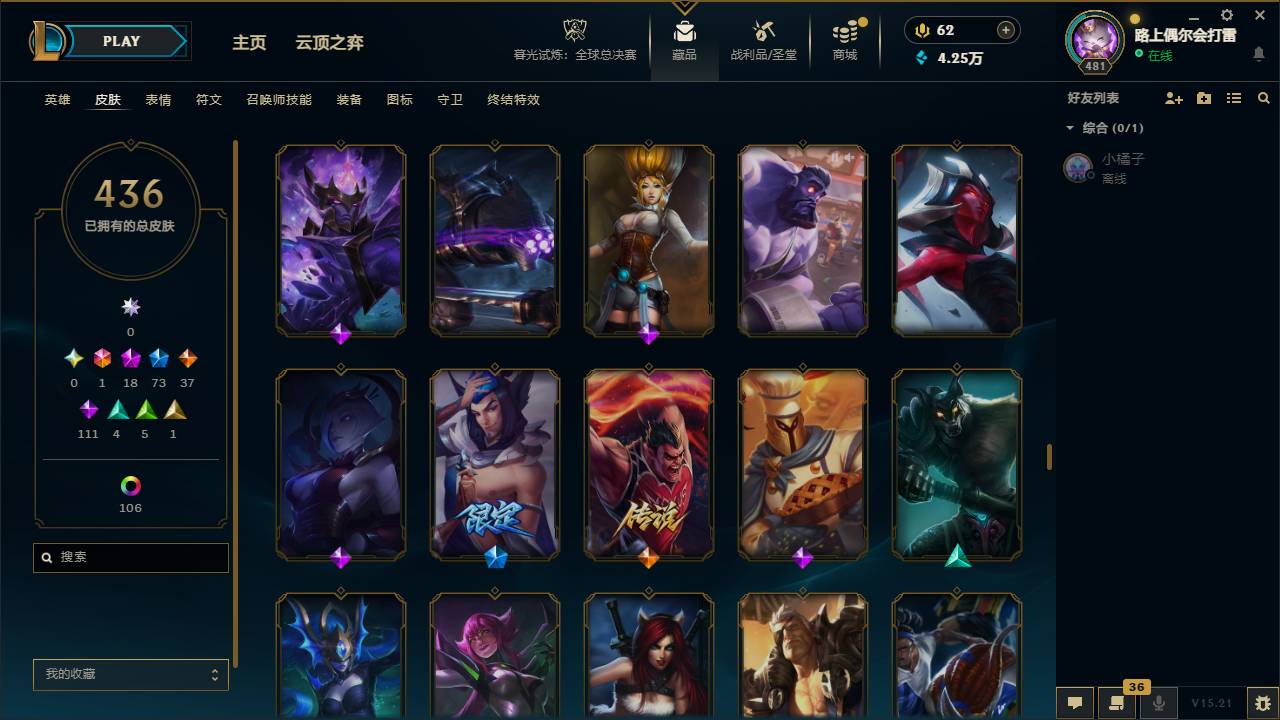Click the 蕴光试炼 Worlds esports icon
The height and width of the screenshot is (720, 1280).
coord(574,30)
